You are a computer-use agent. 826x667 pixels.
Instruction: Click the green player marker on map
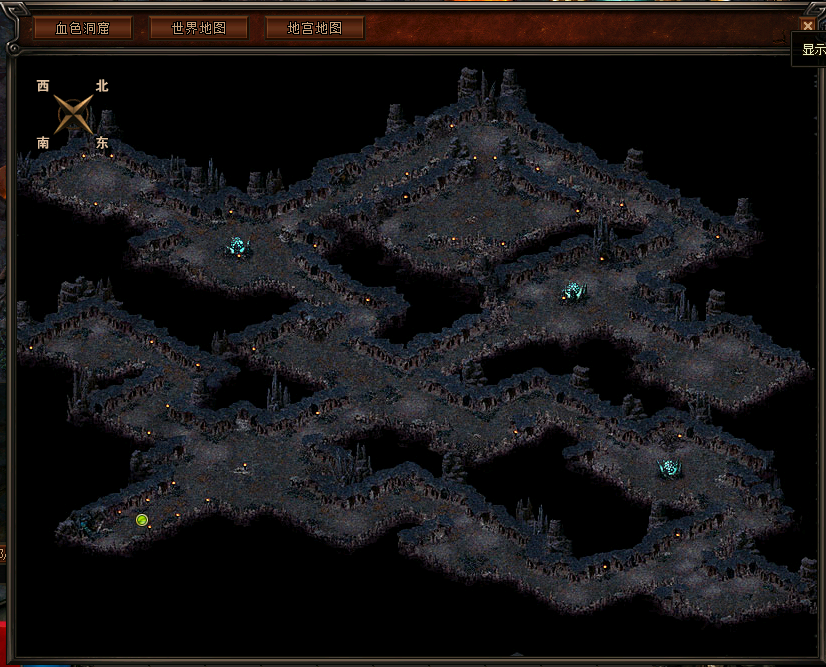[142, 520]
